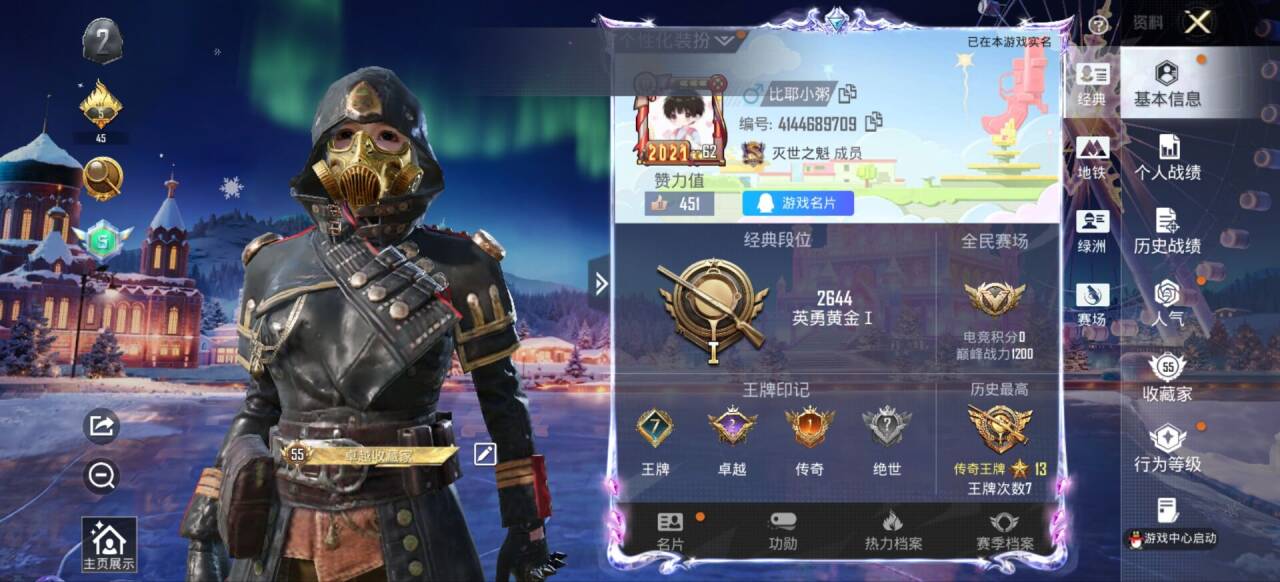
Task: Select the 绿洲 oasis mode tab
Action: tap(1092, 231)
